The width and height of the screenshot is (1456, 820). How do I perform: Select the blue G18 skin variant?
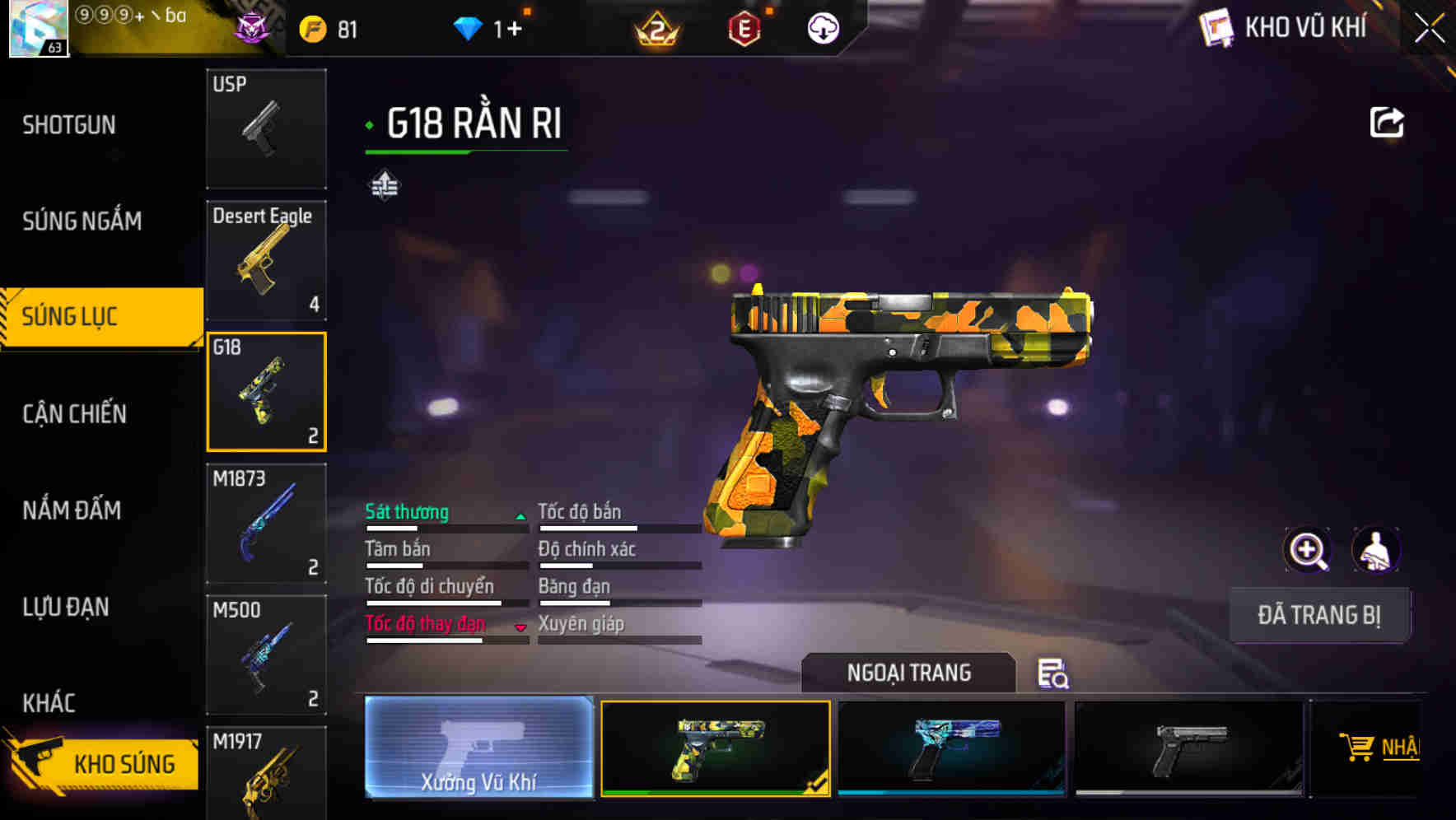[951, 748]
